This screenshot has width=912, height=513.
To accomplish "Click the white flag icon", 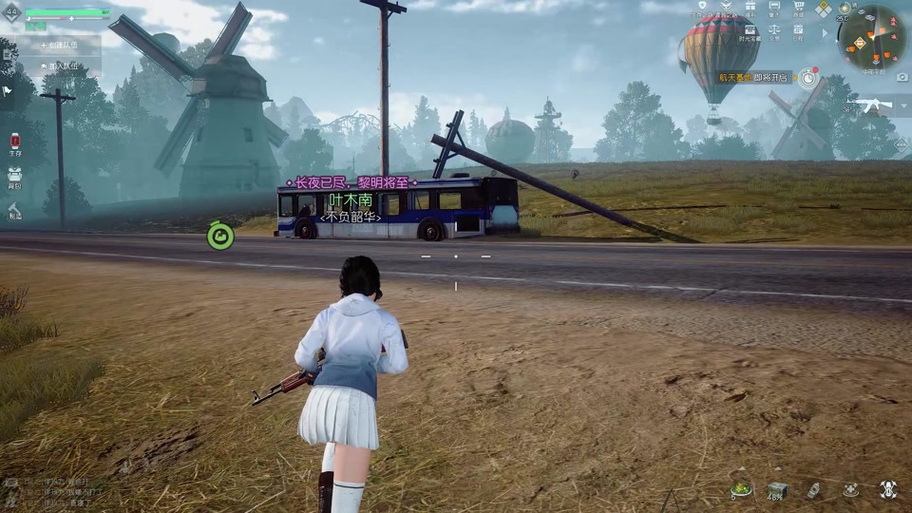I will (x=7, y=92).
